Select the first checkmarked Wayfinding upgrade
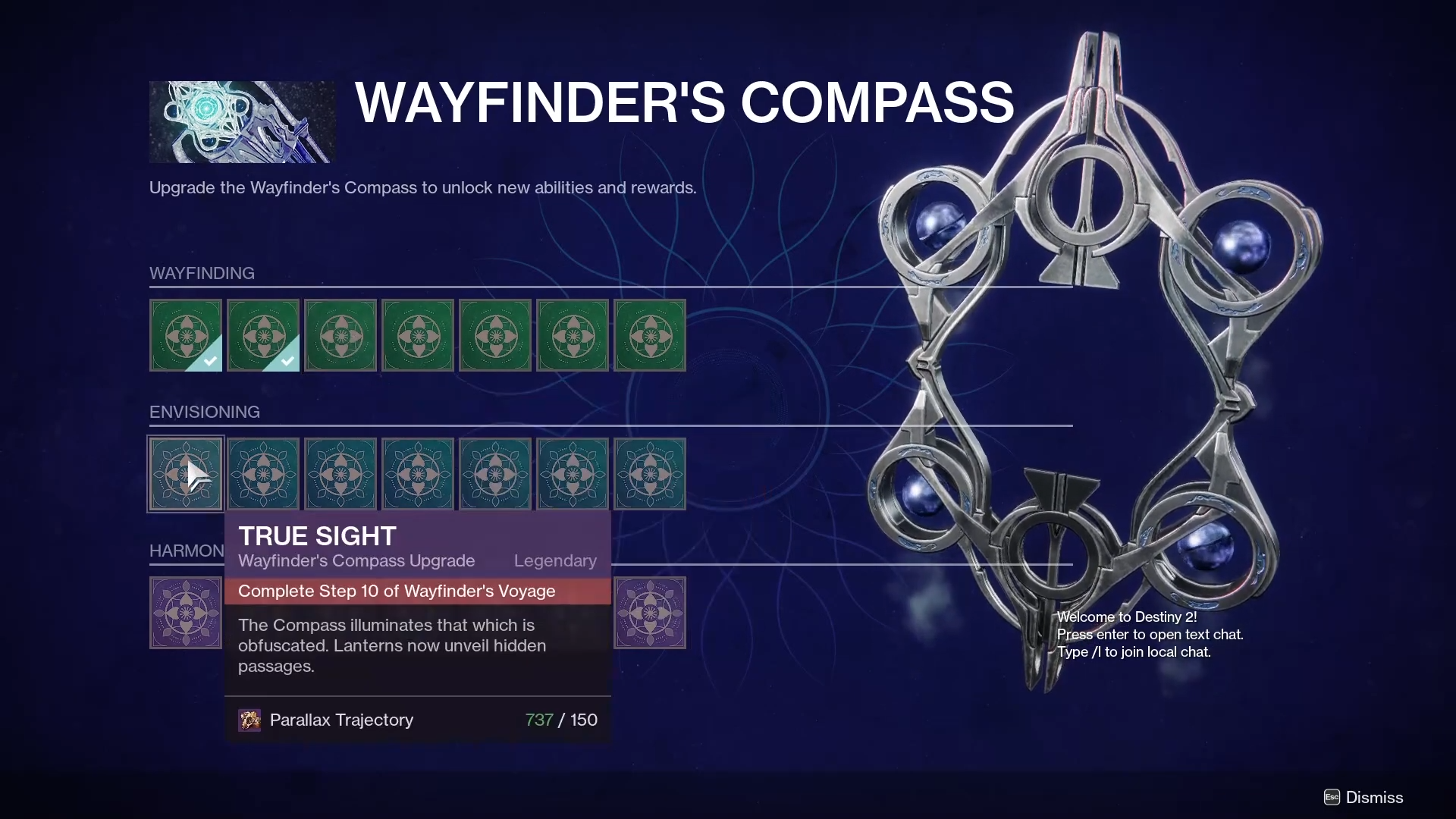Screen dimensions: 1456x819 [186, 335]
